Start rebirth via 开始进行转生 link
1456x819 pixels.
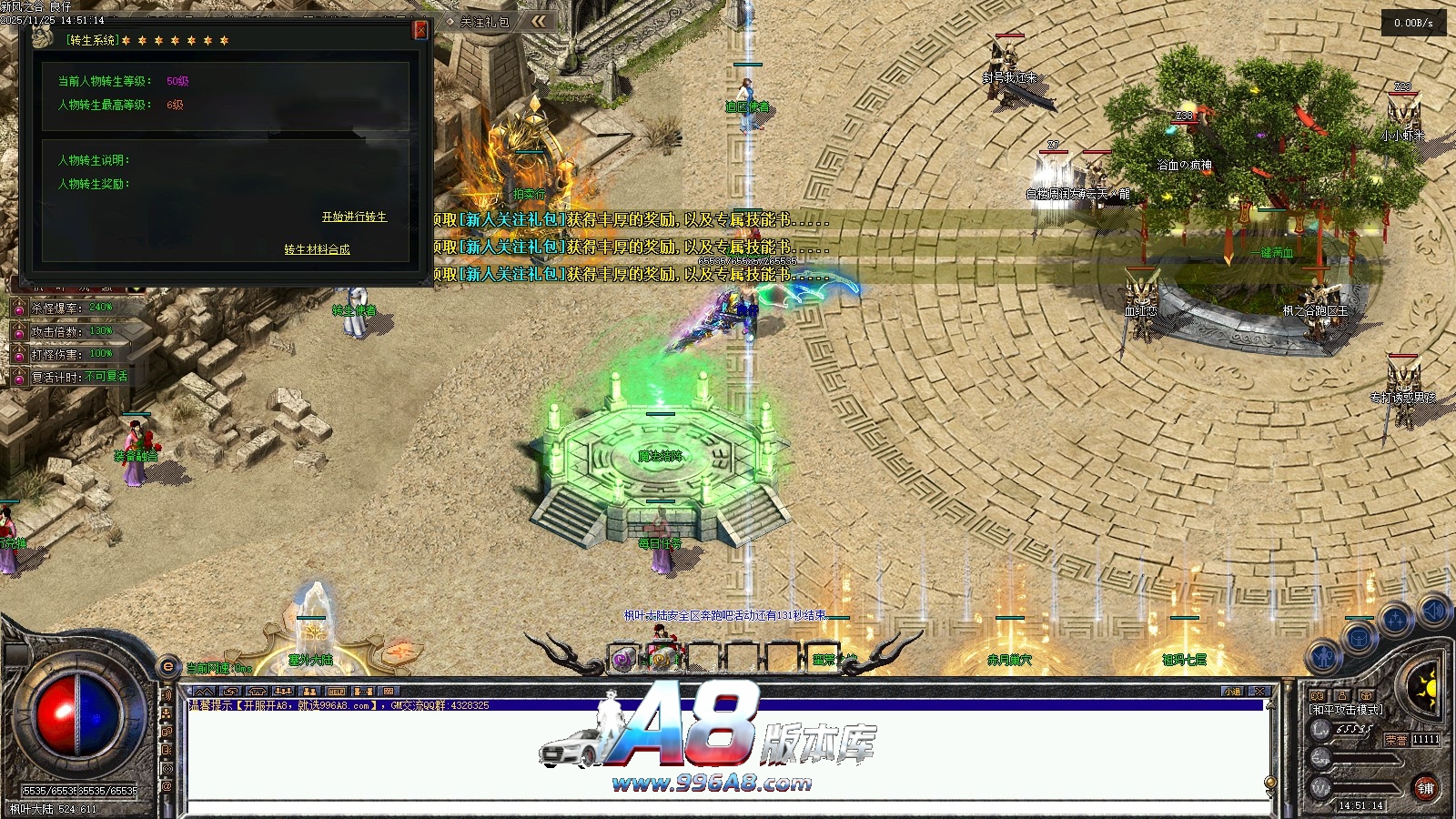(x=354, y=217)
